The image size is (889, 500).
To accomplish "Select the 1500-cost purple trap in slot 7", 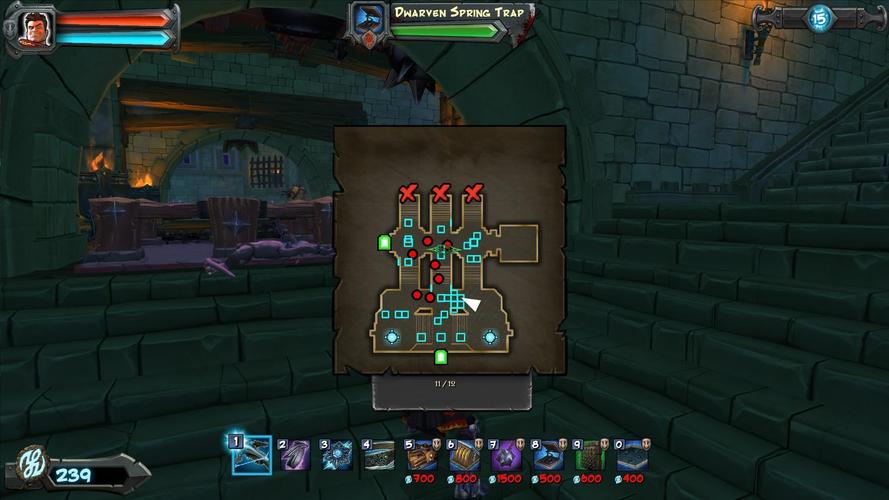I will click(506, 455).
